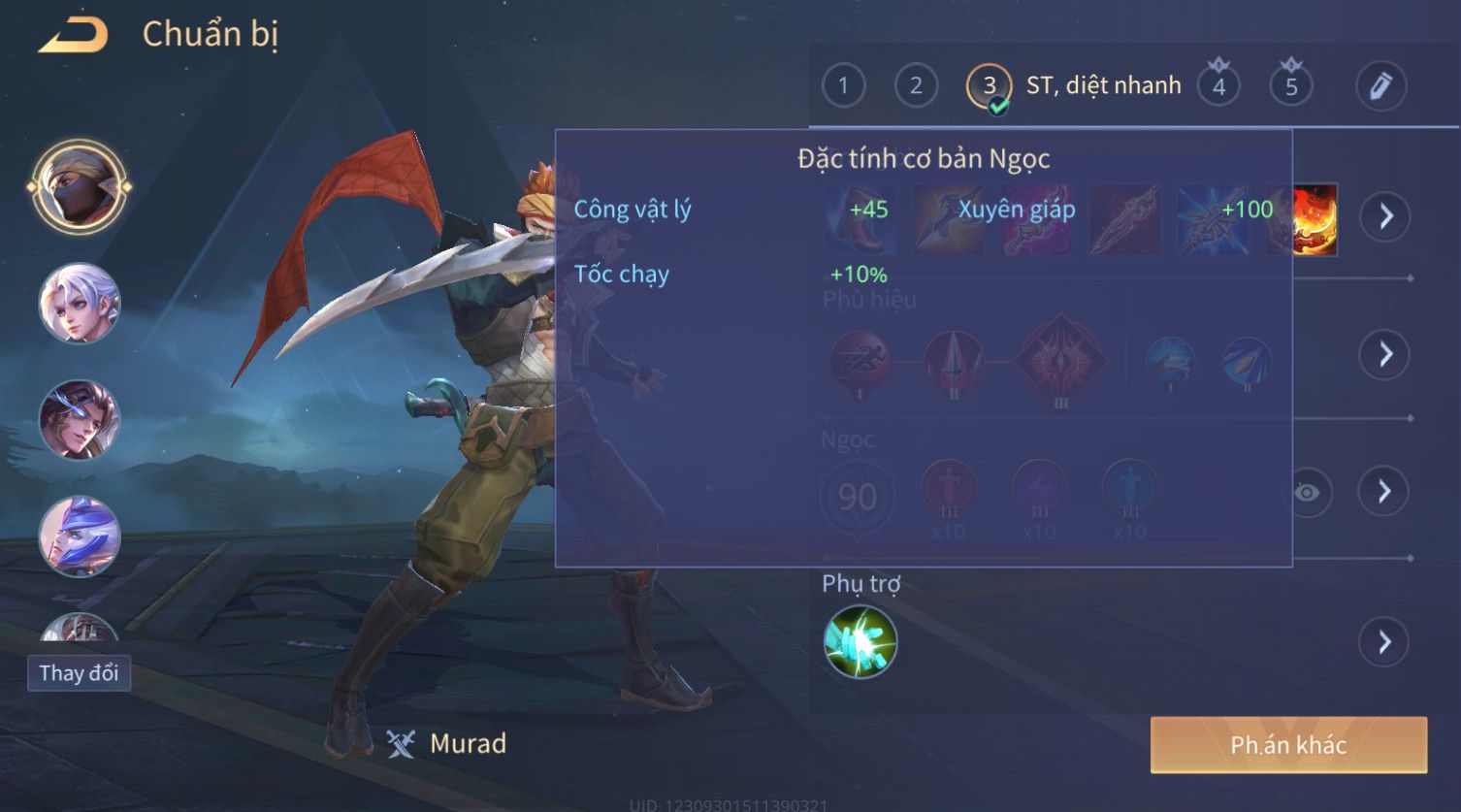This screenshot has width=1461, height=812.
Task: Open build preset 5
Action: tap(1291, 86)
